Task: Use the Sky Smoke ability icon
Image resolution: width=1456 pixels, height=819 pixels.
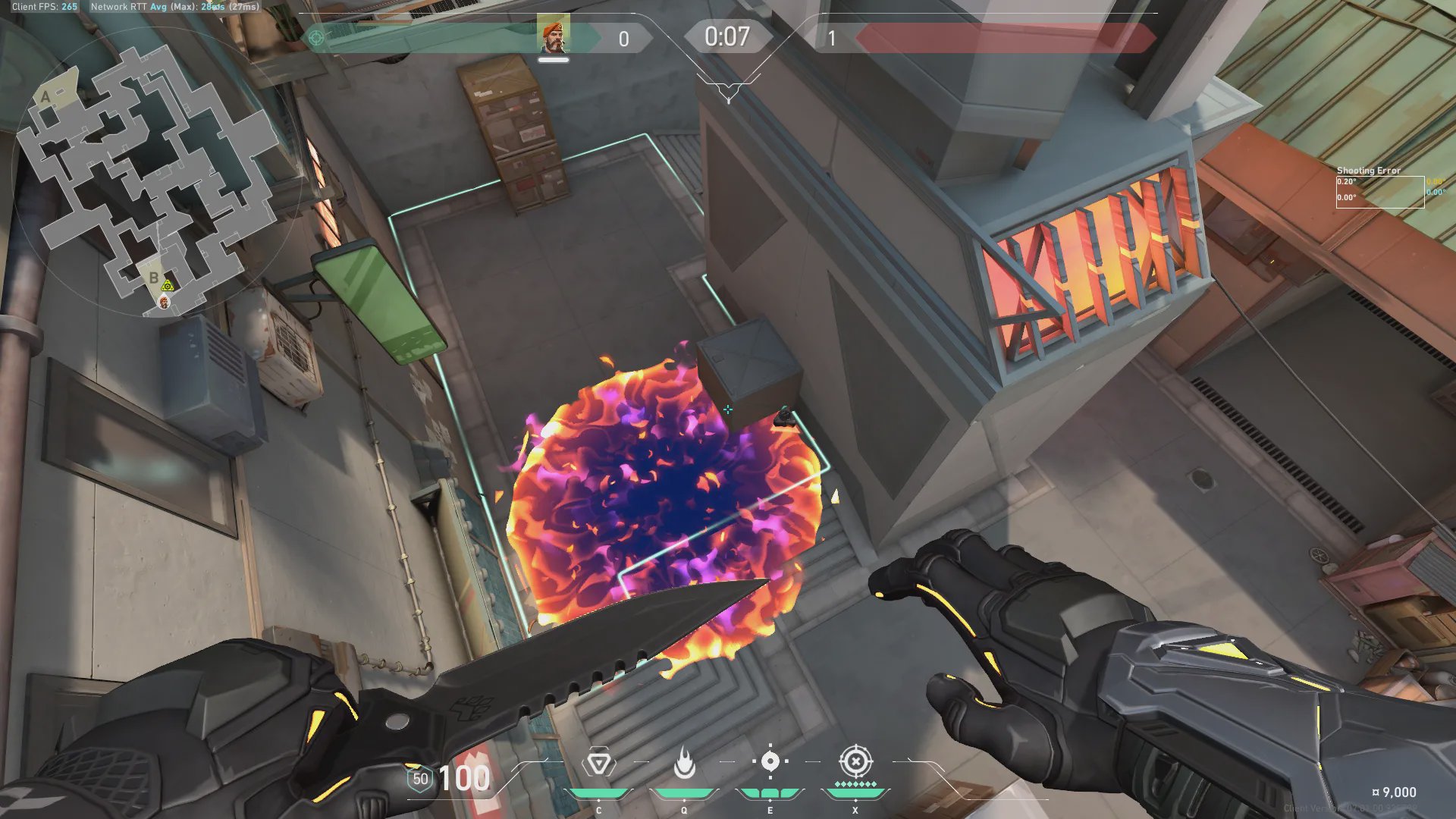Action: tap(770, 761)
